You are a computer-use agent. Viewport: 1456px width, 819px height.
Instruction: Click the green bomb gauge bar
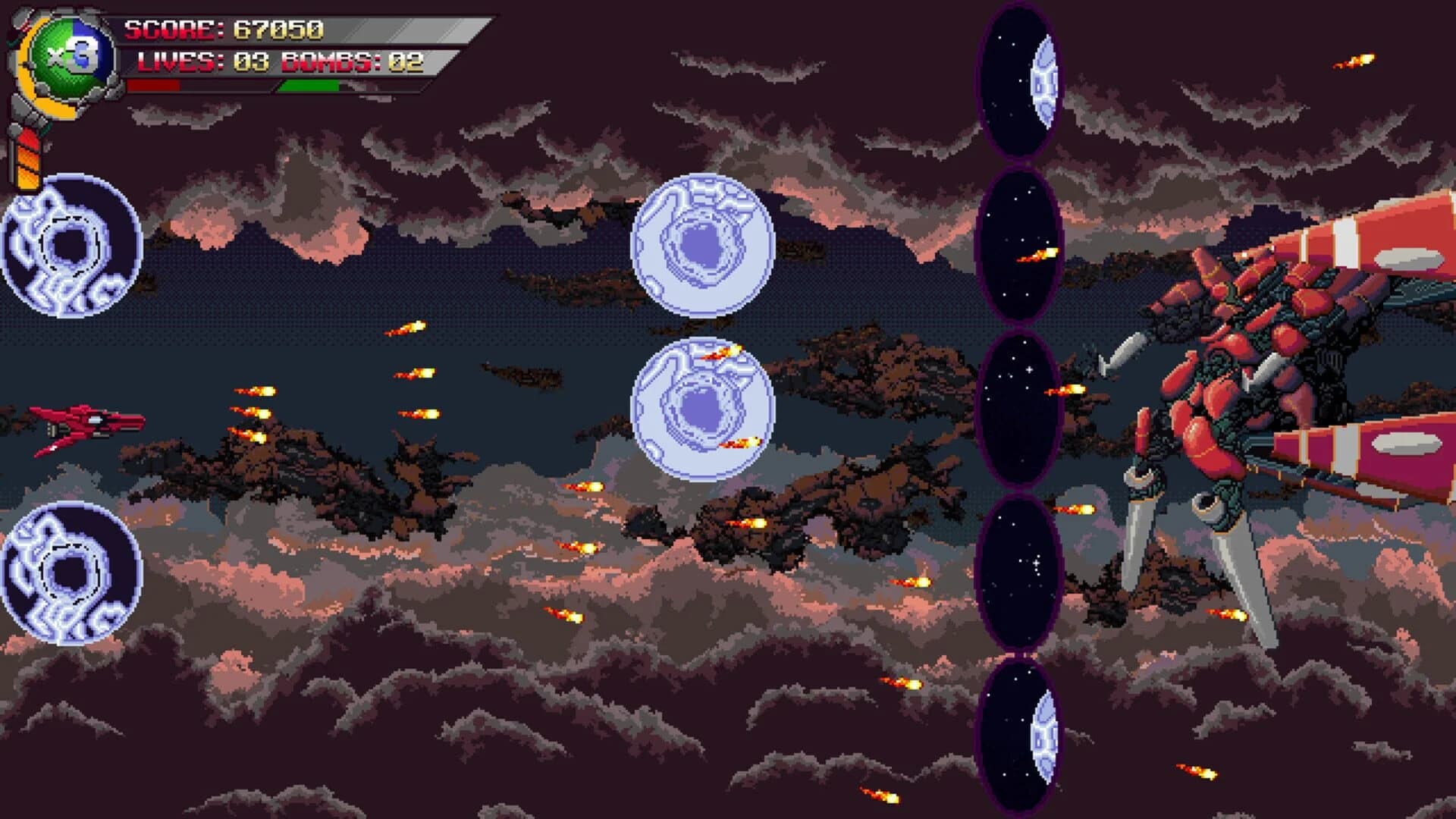pyautogui.click(x=311, y=86)
